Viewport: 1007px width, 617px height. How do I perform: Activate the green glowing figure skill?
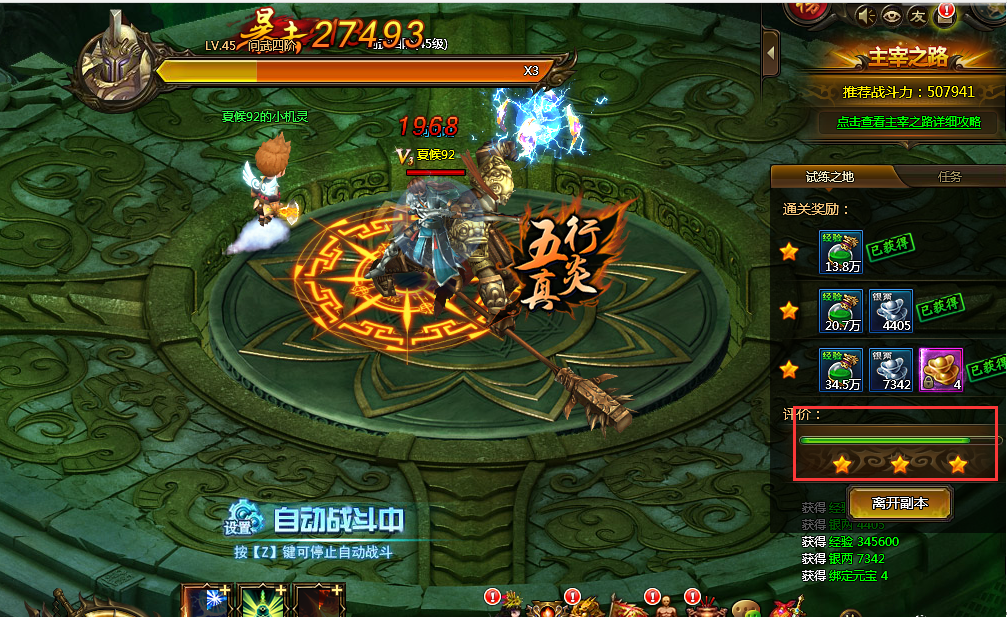tap(262, 603)
